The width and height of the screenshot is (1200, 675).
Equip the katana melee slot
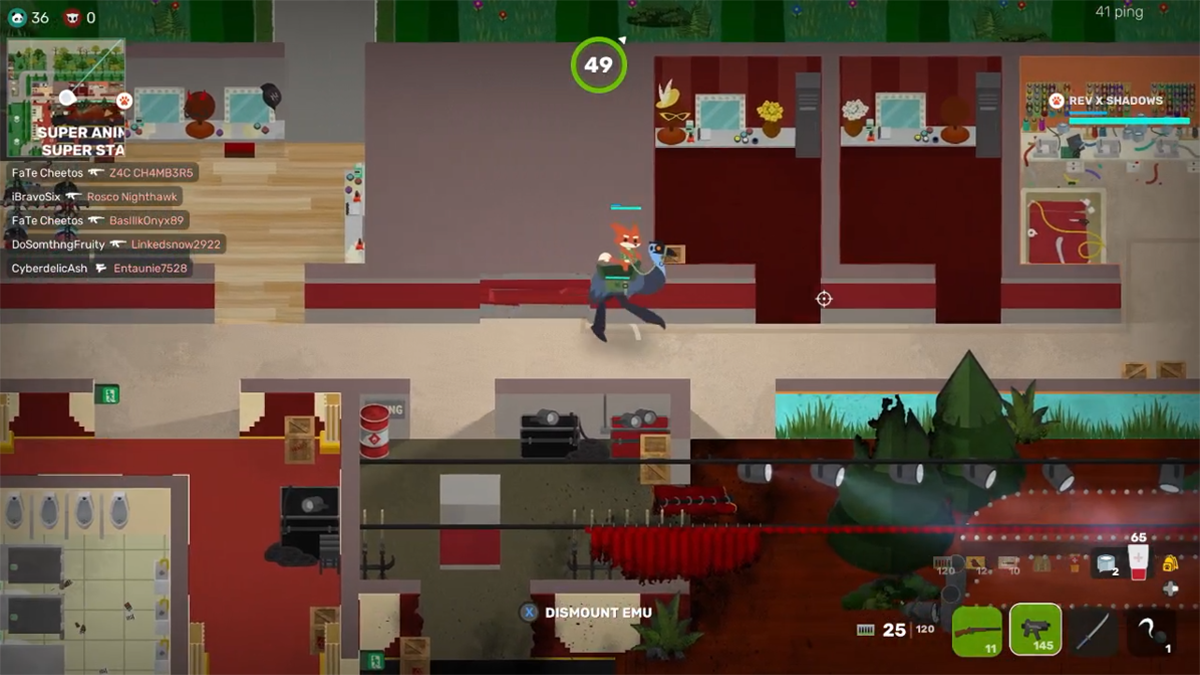1093,631
